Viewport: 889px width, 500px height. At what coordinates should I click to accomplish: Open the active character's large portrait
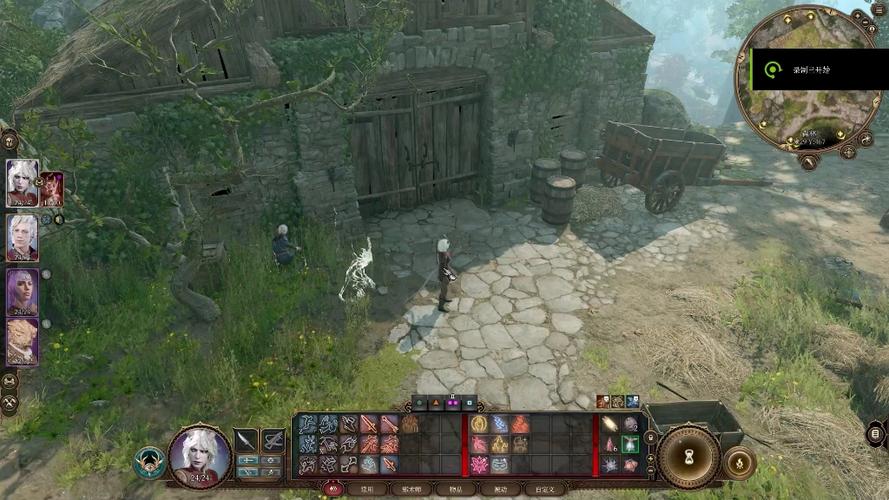pyautogui.click(x=199, y=456)
